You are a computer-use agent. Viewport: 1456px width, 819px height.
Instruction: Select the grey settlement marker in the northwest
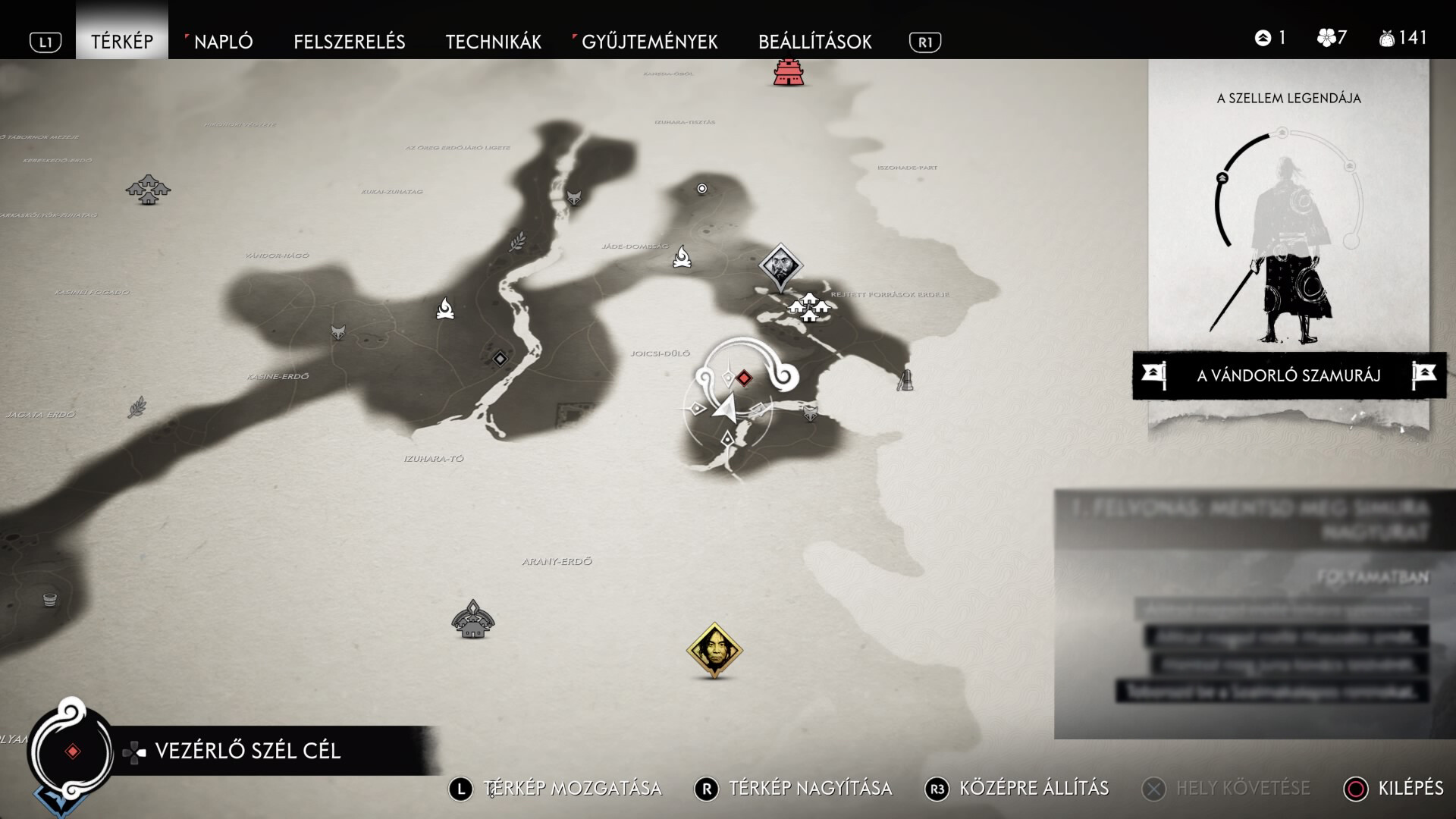pyautogui.click(x=148, y=189)
